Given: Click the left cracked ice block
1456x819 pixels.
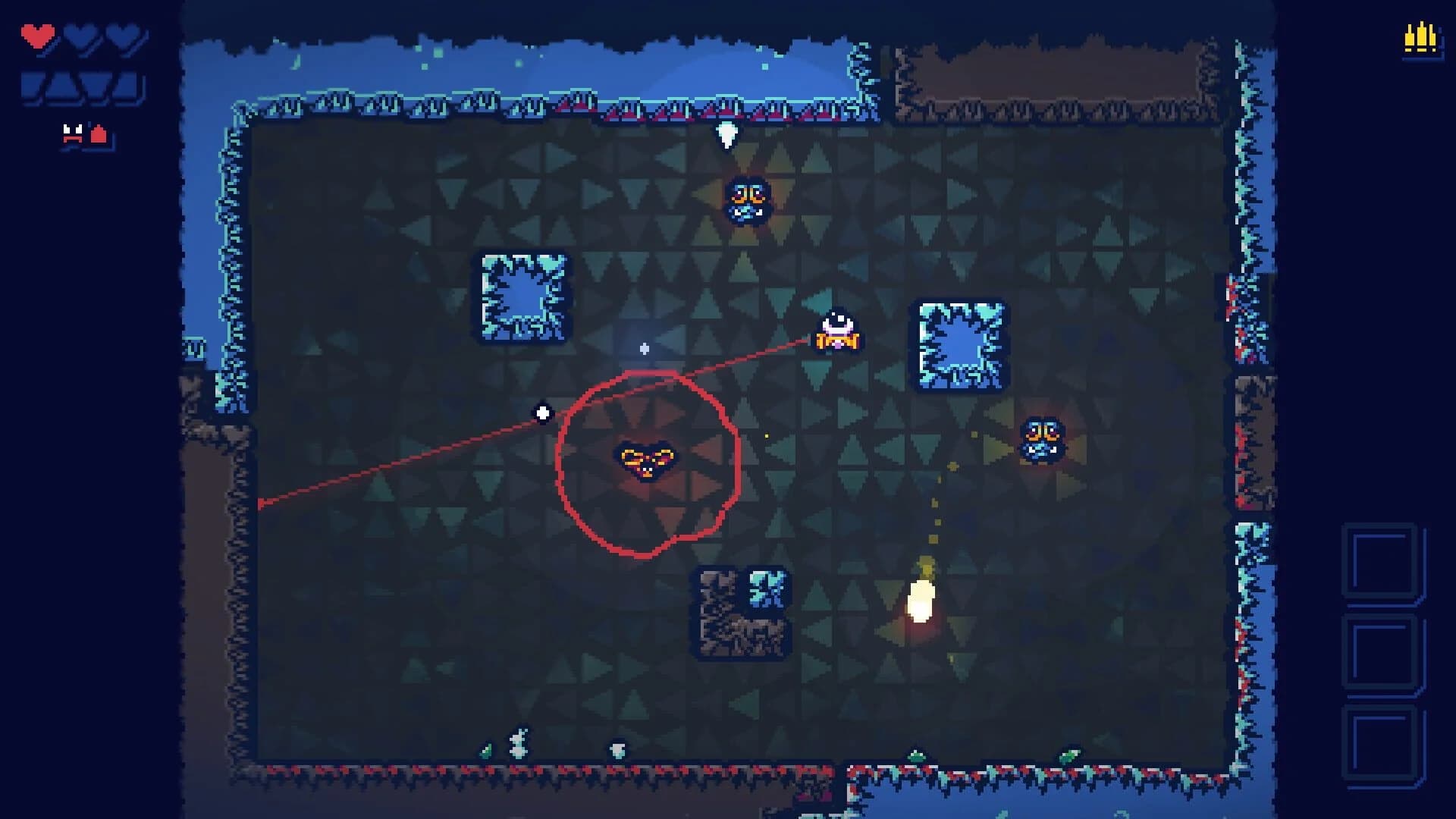Looking at the screenshot, I should click(523, 297).
